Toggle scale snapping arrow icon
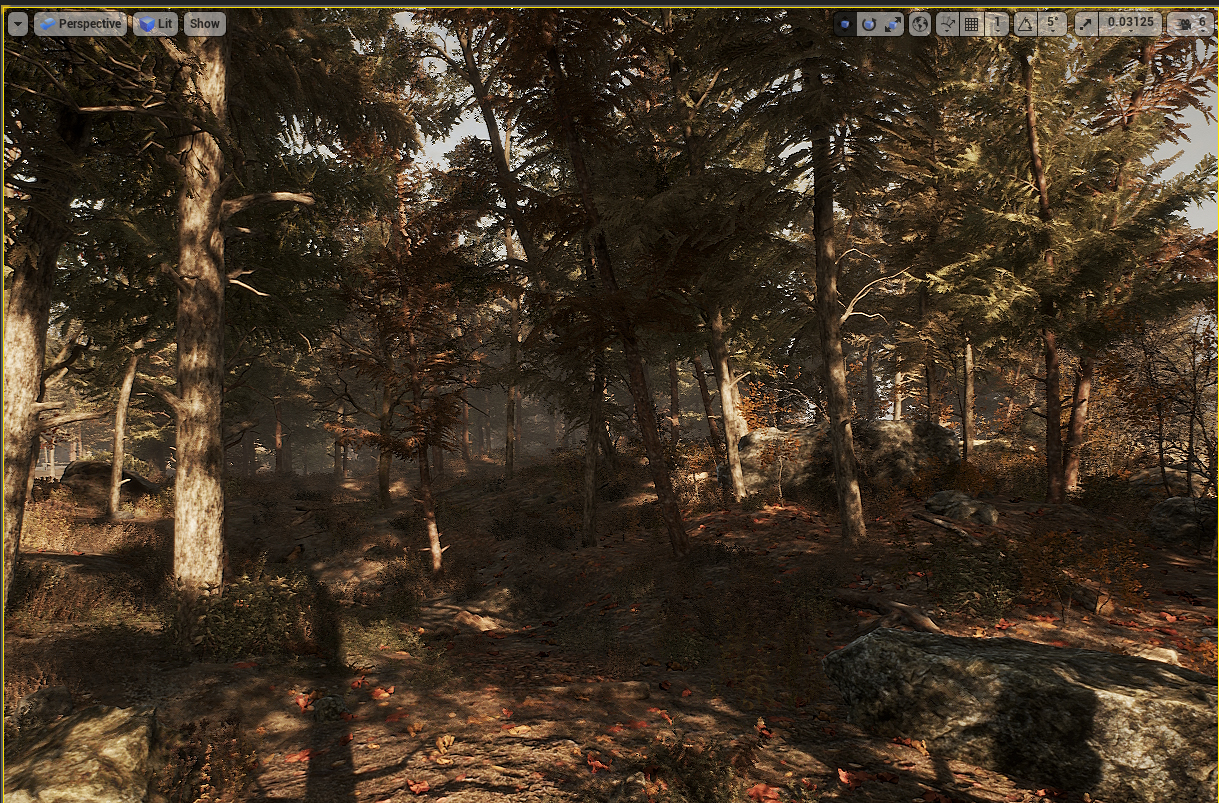The height and width of the screenshot is (803, 1219). pyautogui.click(x=1086, y=24)
